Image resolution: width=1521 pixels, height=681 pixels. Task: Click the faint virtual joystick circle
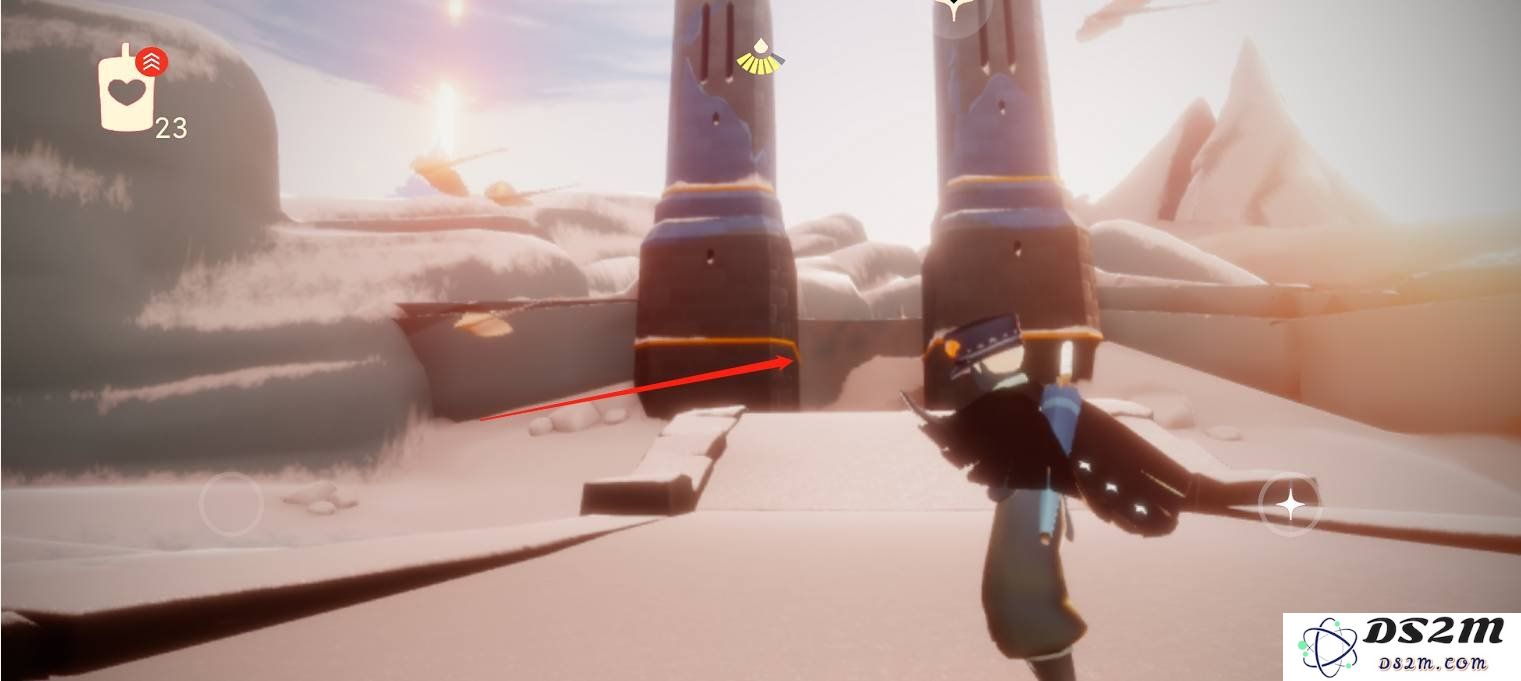pyautogui.click(x=231, y=504)
